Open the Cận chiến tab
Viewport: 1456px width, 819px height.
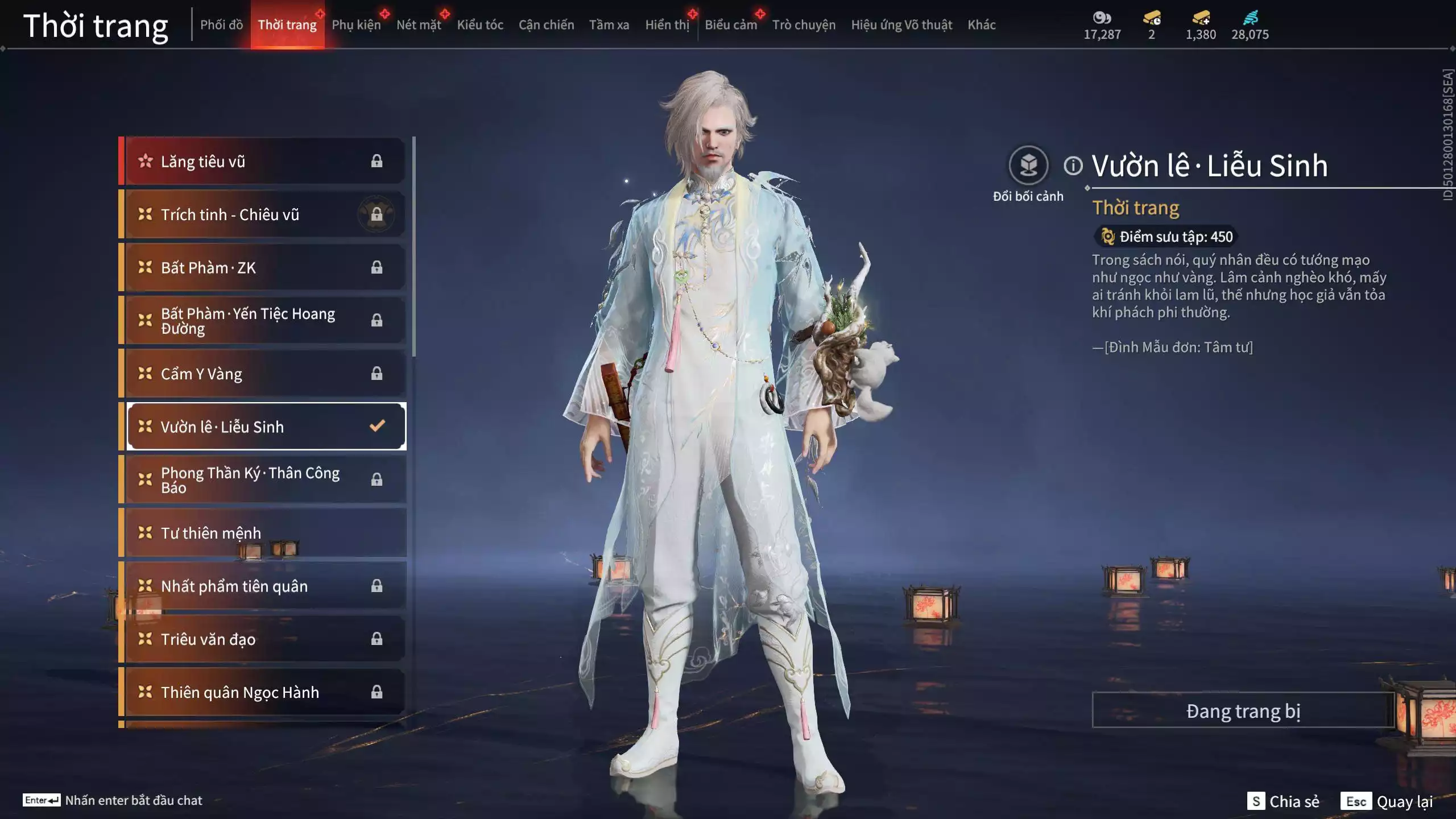click(x=546, y=25)
